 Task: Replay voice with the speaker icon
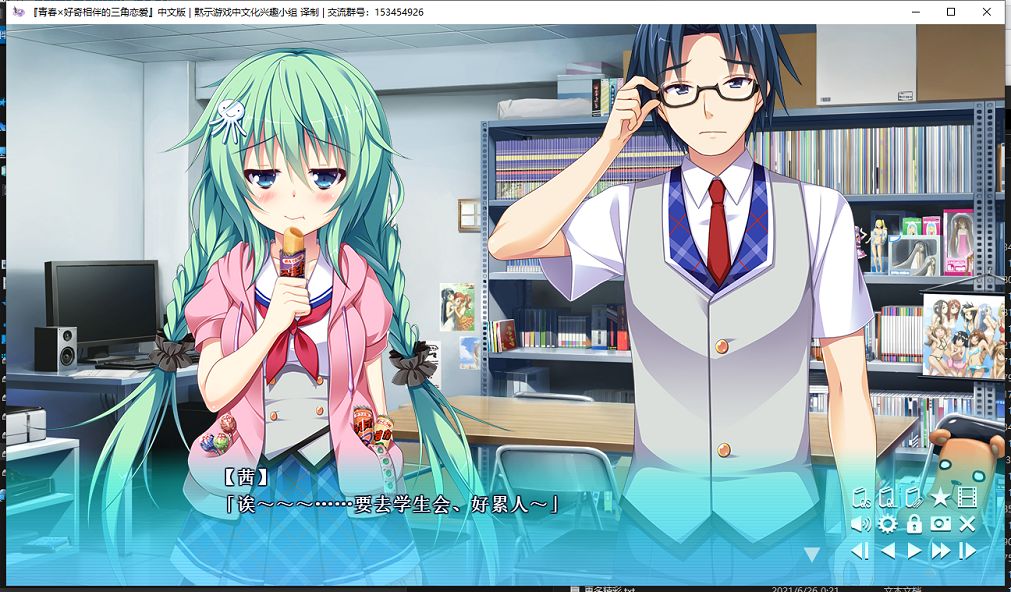pyautogui.click(x=860, y=524)
